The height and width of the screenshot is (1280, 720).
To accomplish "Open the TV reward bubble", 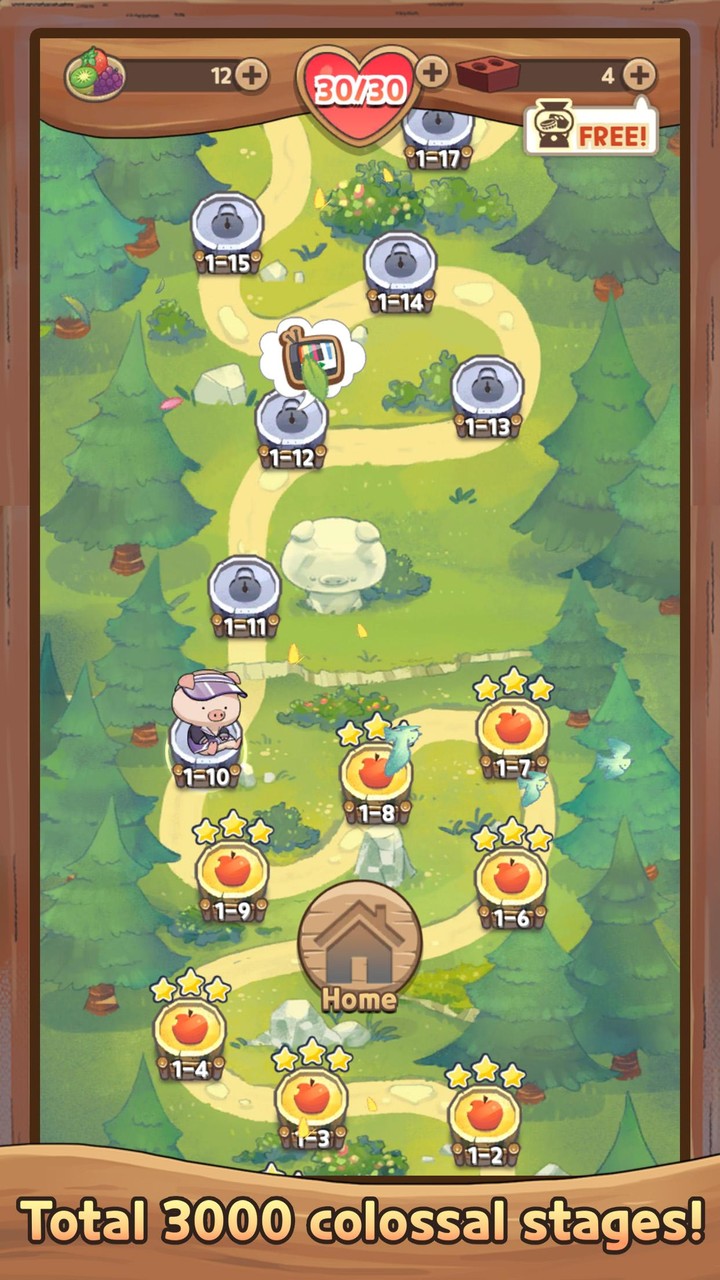I will point(307,353).
